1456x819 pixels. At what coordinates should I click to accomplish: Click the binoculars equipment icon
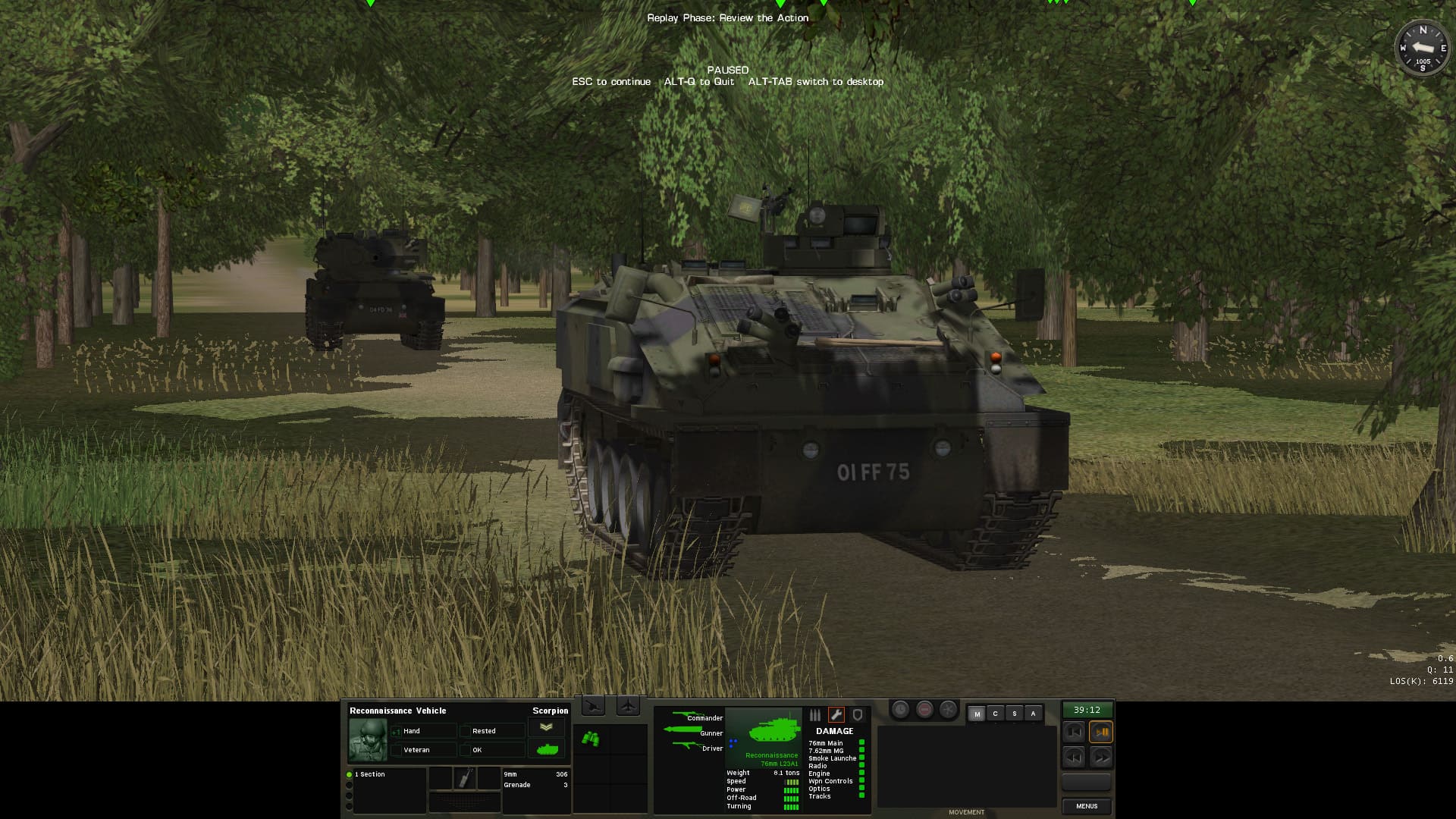591,739
